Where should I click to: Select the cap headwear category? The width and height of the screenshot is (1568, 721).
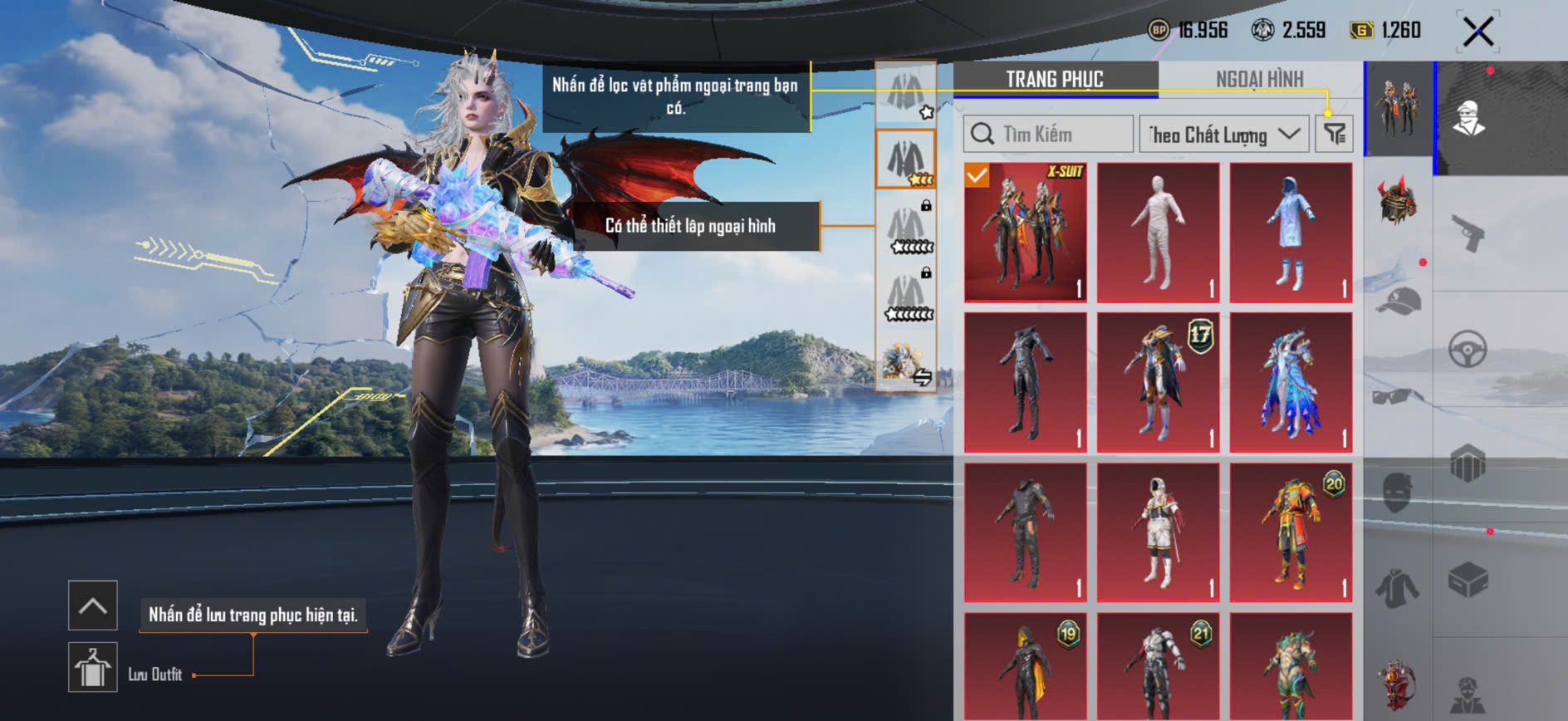pos(1399,301)
